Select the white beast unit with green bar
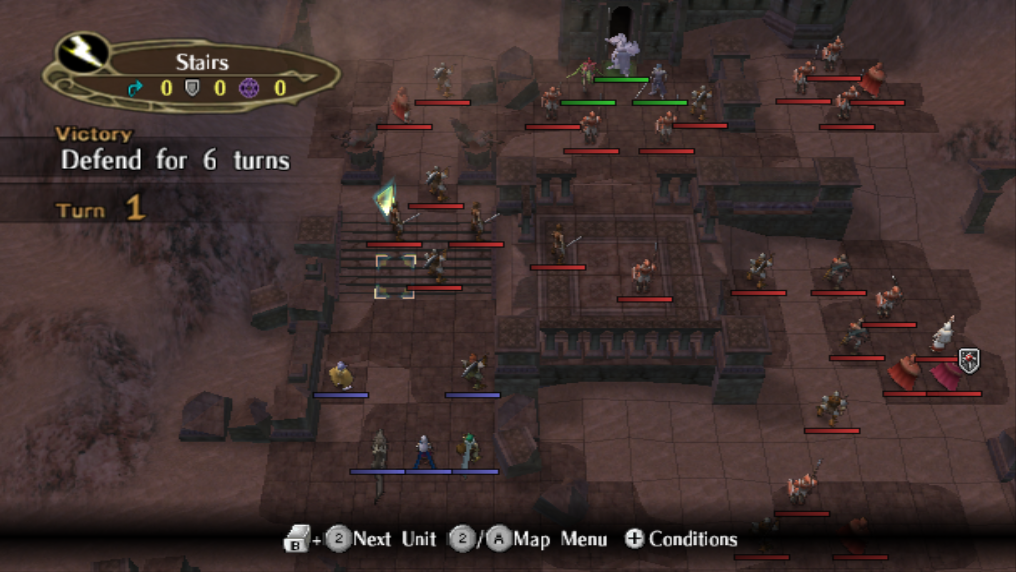This screenshot has width=1016, height=572. [x=620, y=56]
